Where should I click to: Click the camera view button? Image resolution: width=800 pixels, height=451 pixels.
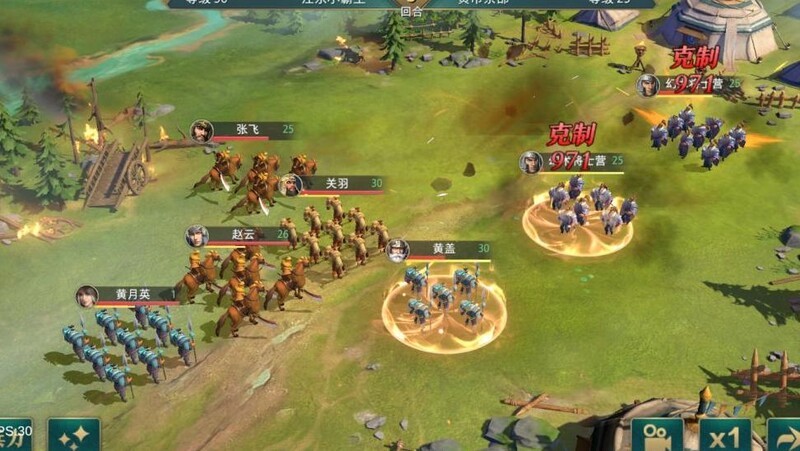(657, 436)
